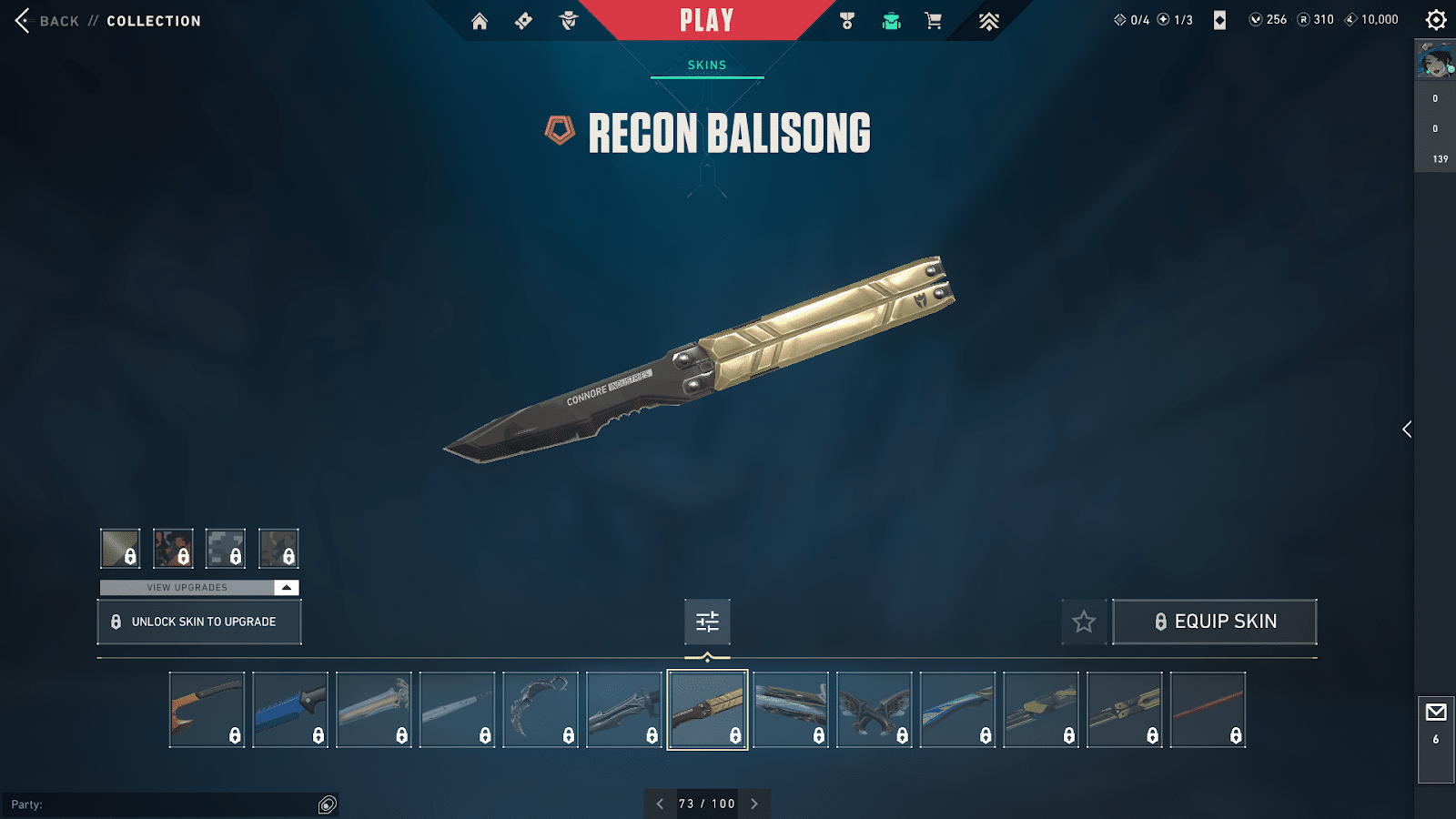Open the agents icon in top bar
Image resolution: width=1456 pixels, height=819 pixels.
point(569,21)
